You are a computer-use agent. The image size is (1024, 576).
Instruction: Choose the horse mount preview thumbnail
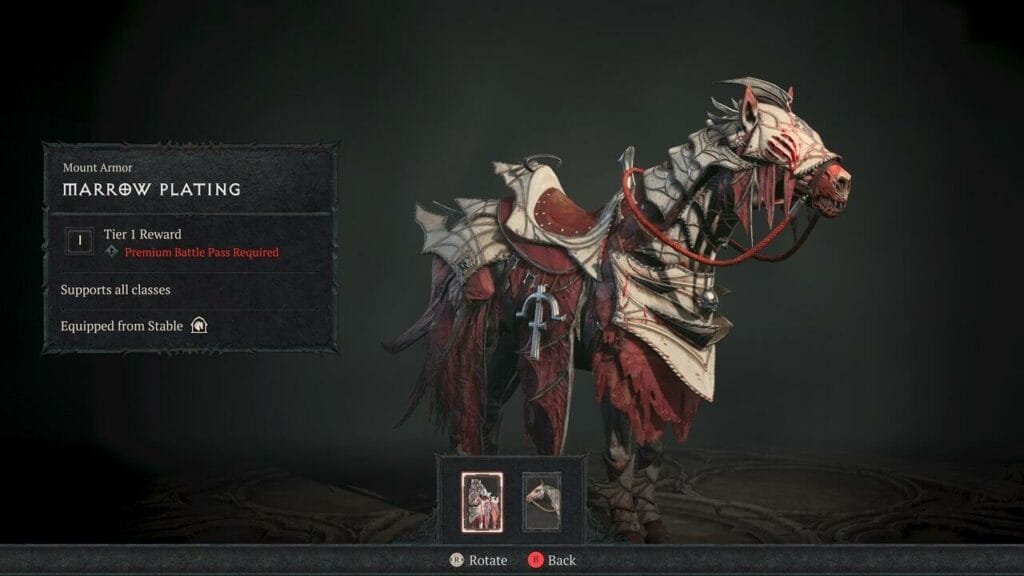point(541,502)
